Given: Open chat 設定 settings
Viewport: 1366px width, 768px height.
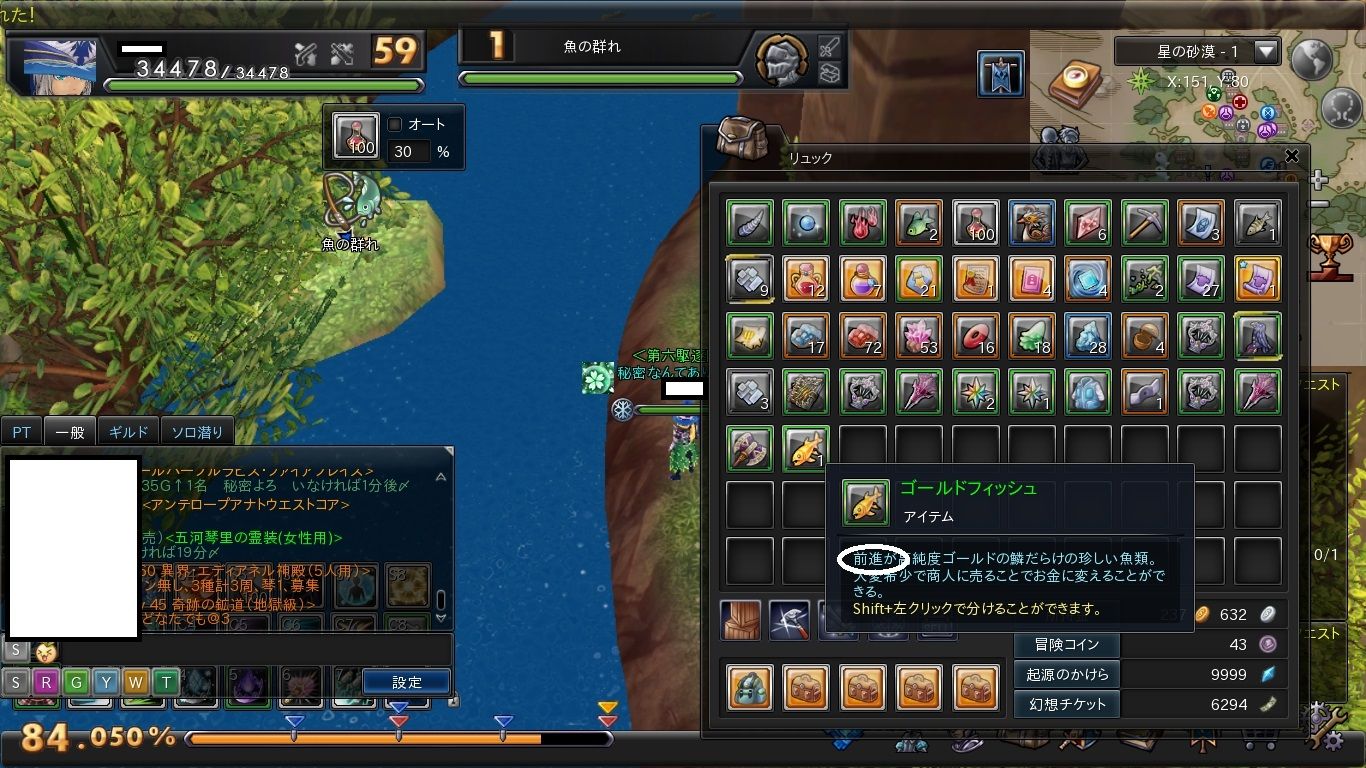Looking at the screenshot, I should click(x=406, y=682).
